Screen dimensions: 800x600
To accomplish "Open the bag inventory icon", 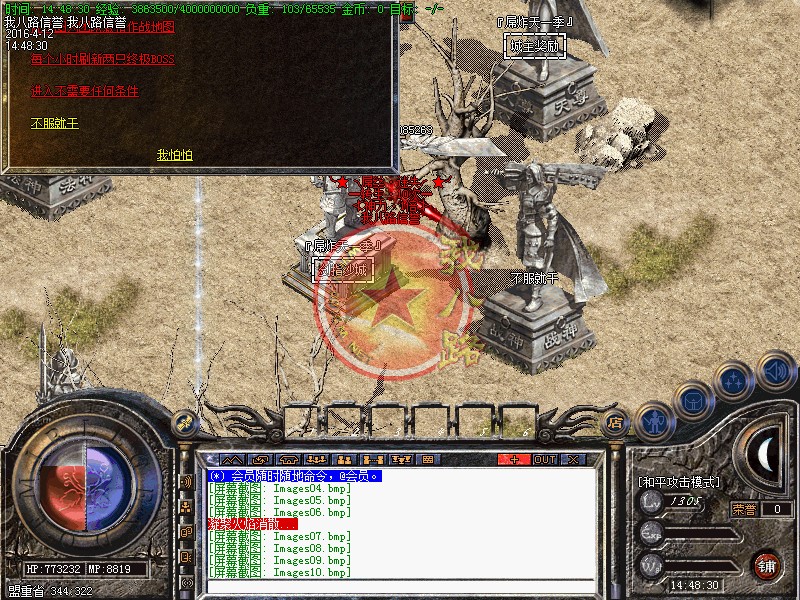I will click(x=694, y=398).
